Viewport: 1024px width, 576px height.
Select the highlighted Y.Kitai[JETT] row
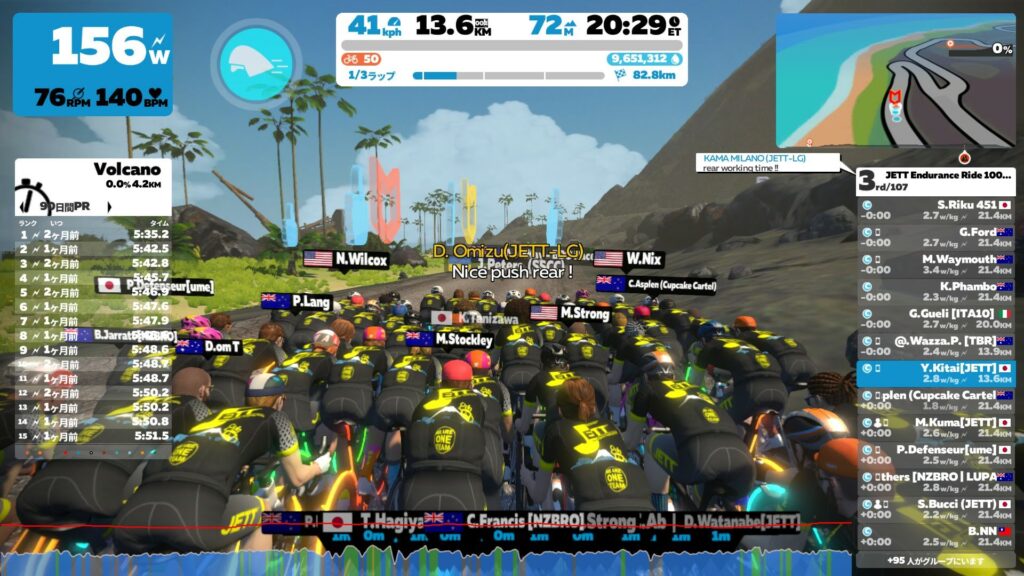[x=935, y=373]
